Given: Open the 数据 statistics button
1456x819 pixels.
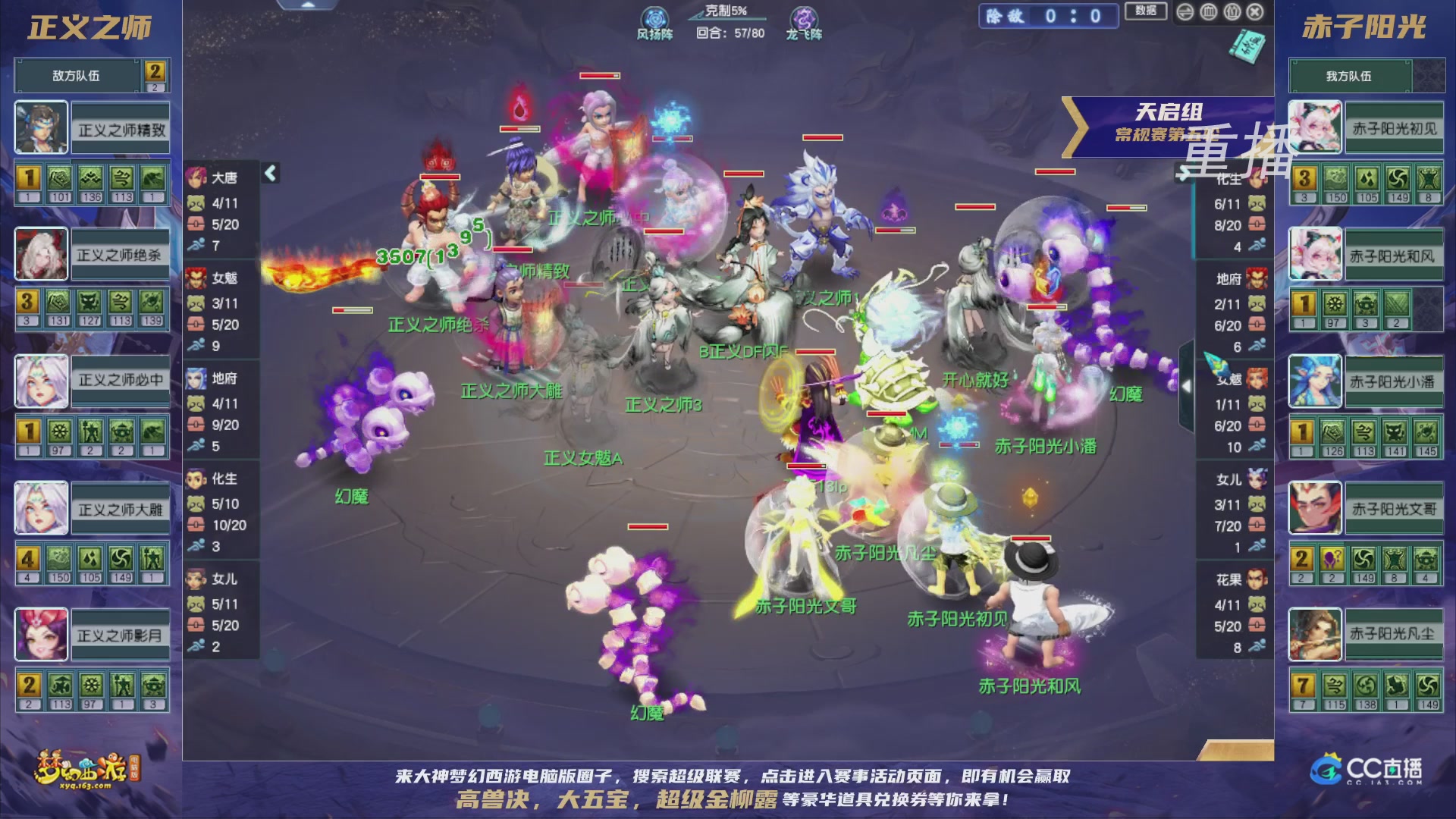Looking at the screenshot, I should click(x=1145, y=12).
